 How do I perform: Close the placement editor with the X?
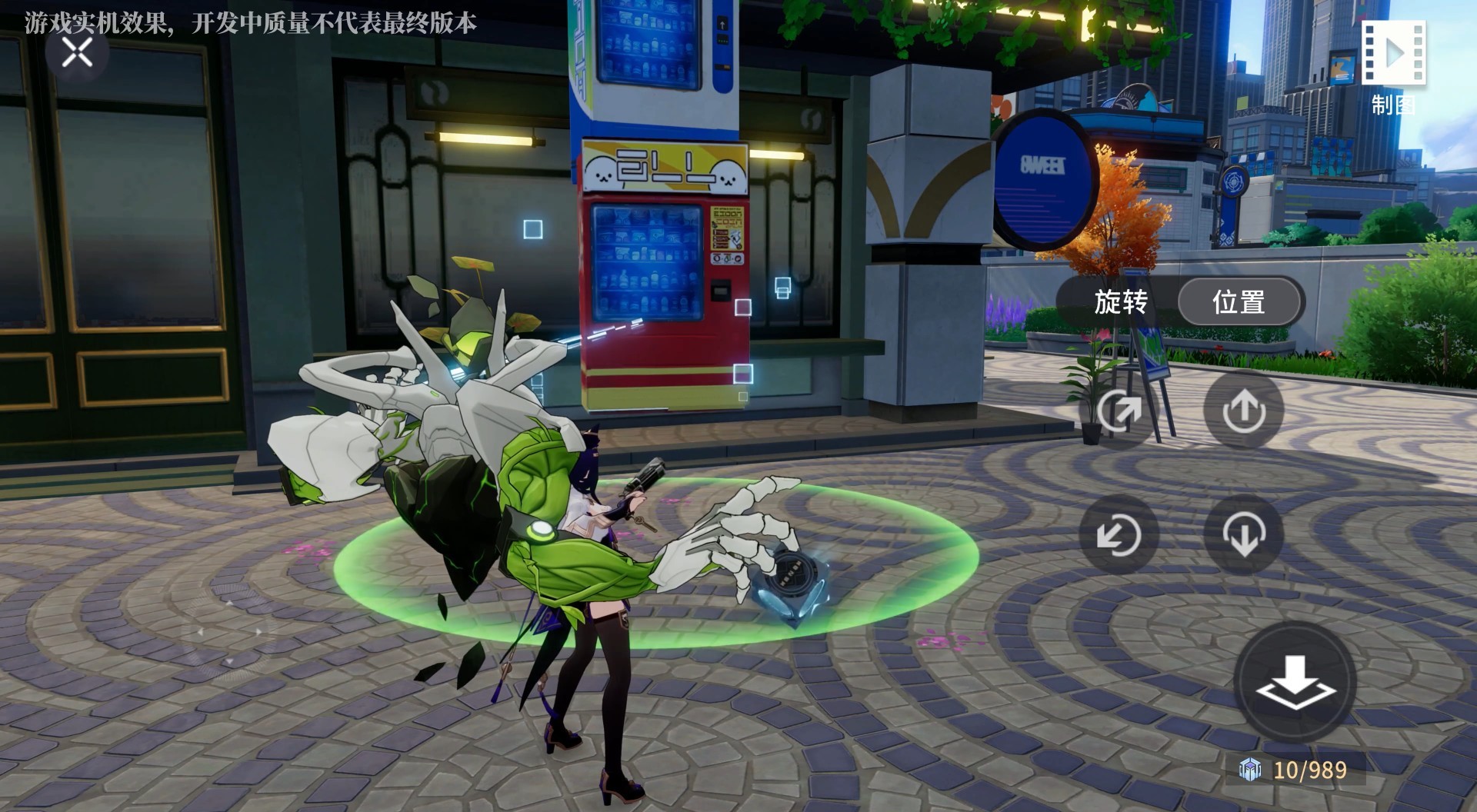coord(77,53)
